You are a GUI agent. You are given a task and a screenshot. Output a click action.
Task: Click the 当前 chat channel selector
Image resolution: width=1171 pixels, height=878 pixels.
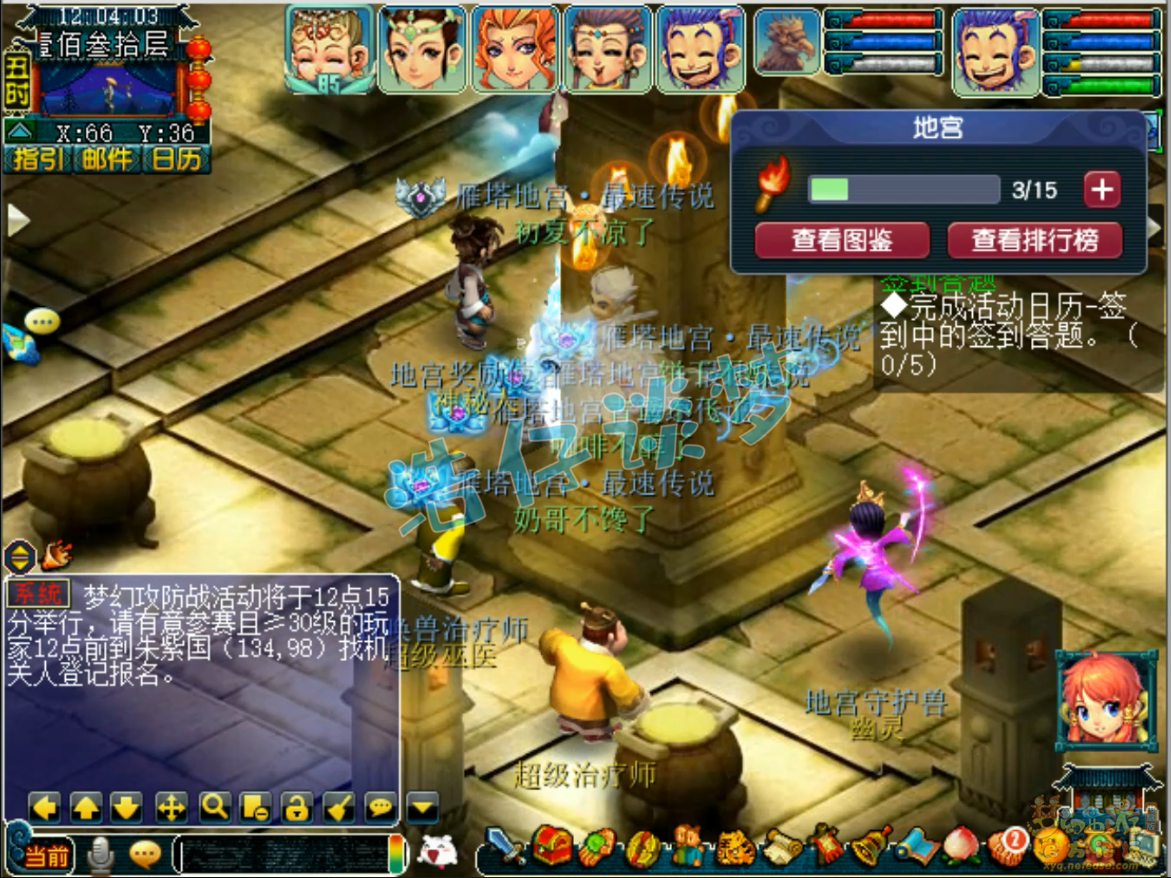46,855
